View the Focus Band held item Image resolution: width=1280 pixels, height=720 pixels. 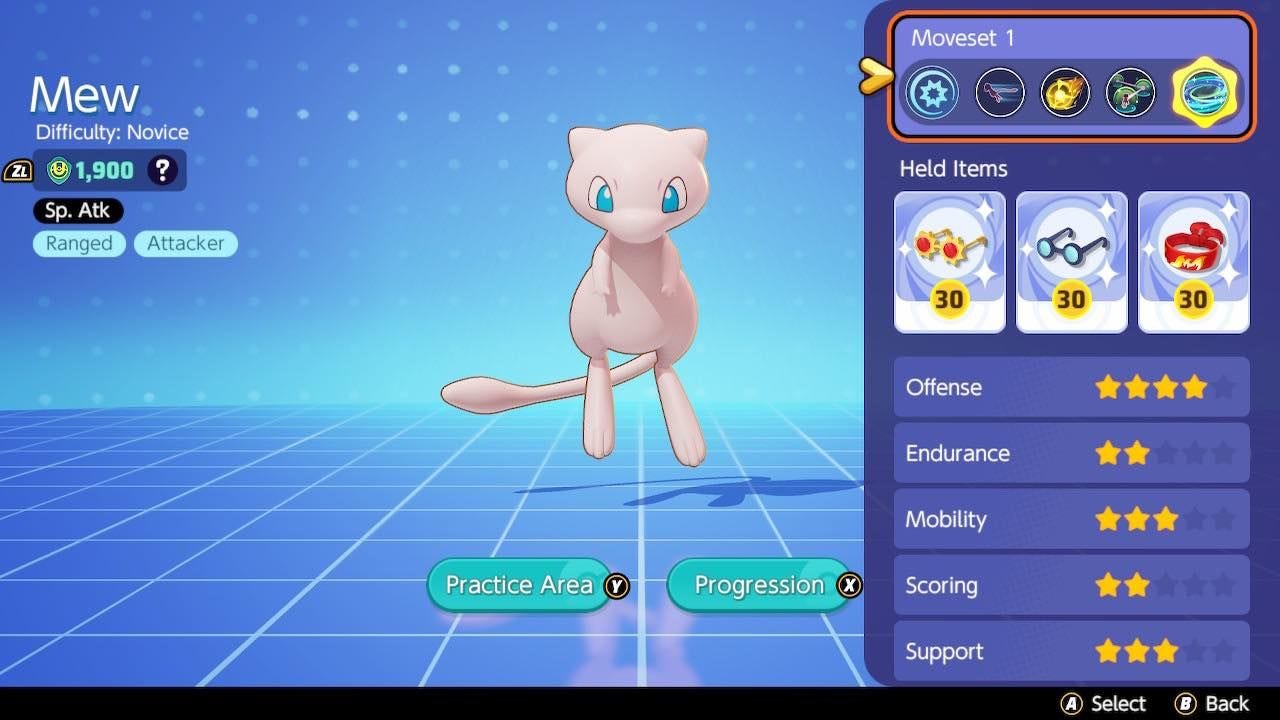1193,260
